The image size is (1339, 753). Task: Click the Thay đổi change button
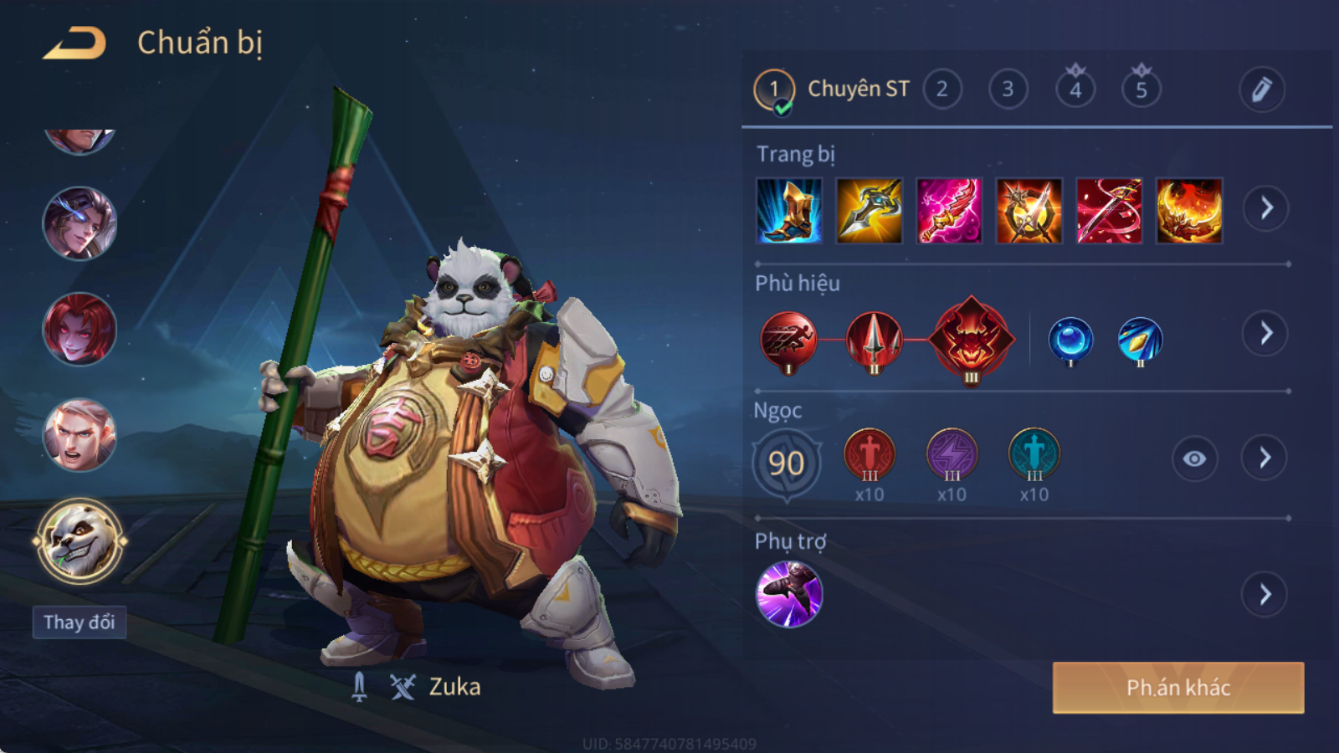(x=79, y=622)
